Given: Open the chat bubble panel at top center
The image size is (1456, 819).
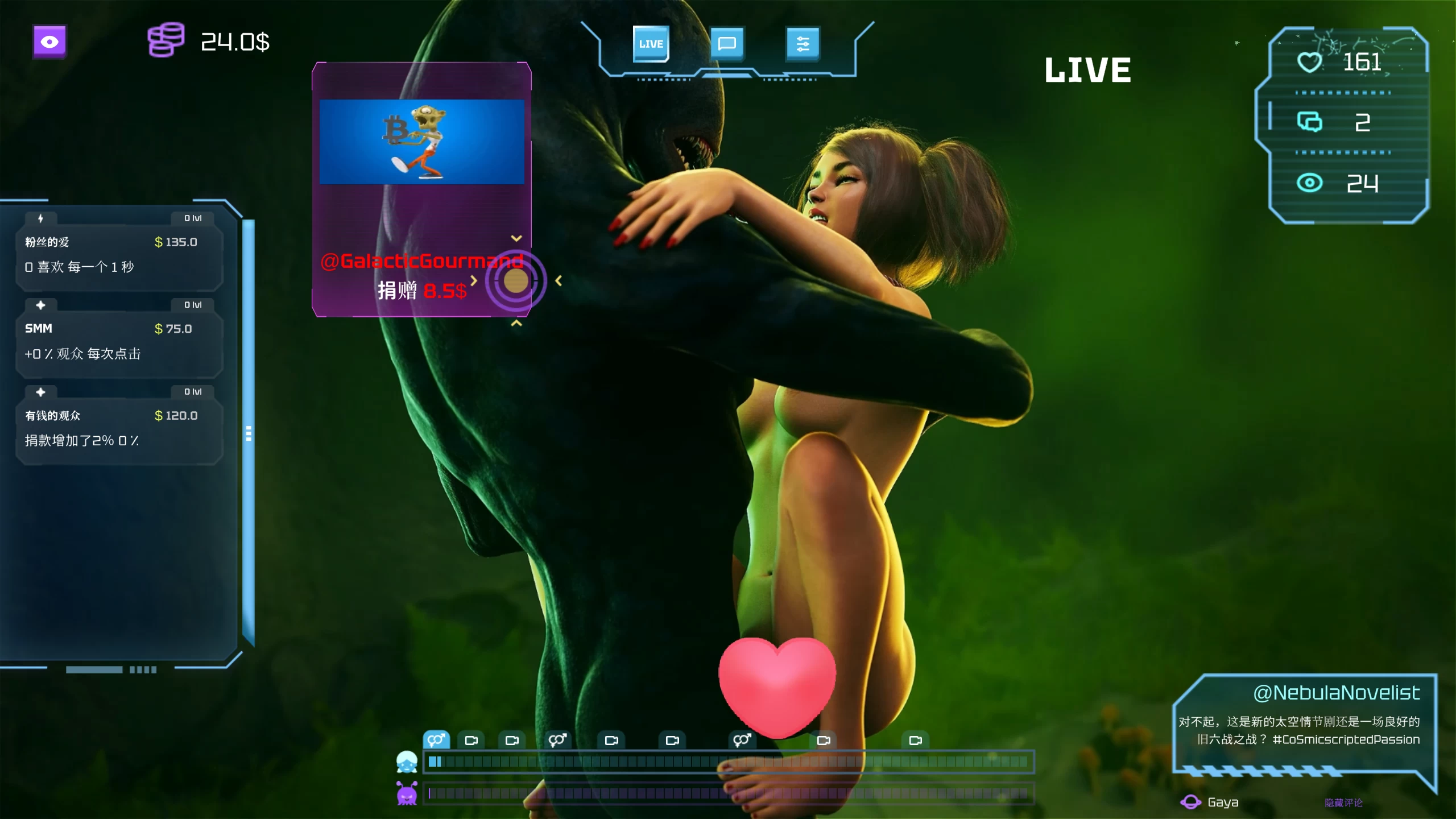Looking at the screenshot, I should click(728, 43).
